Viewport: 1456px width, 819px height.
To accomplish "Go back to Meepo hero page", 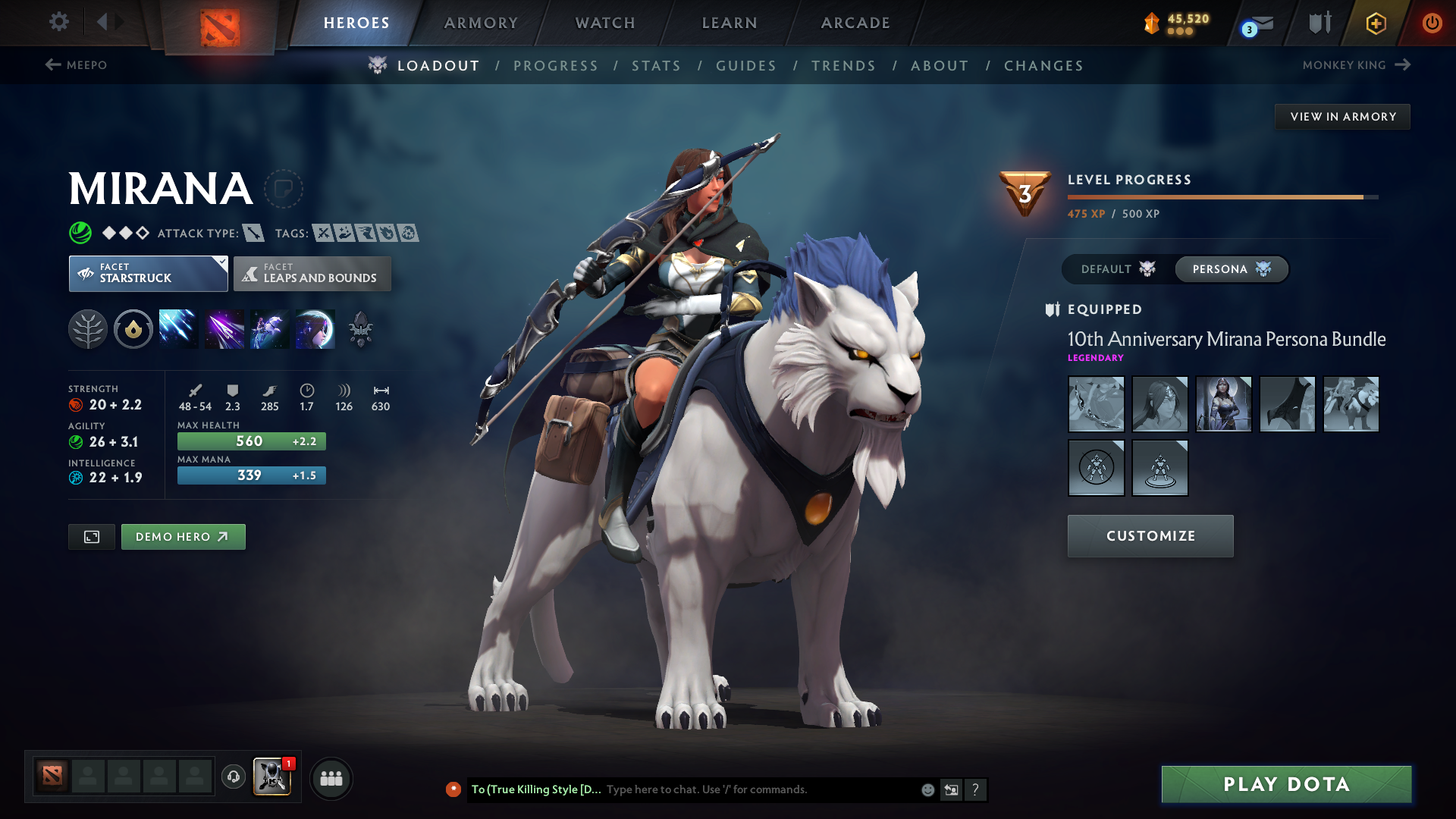I will click(x=78, y=65).
